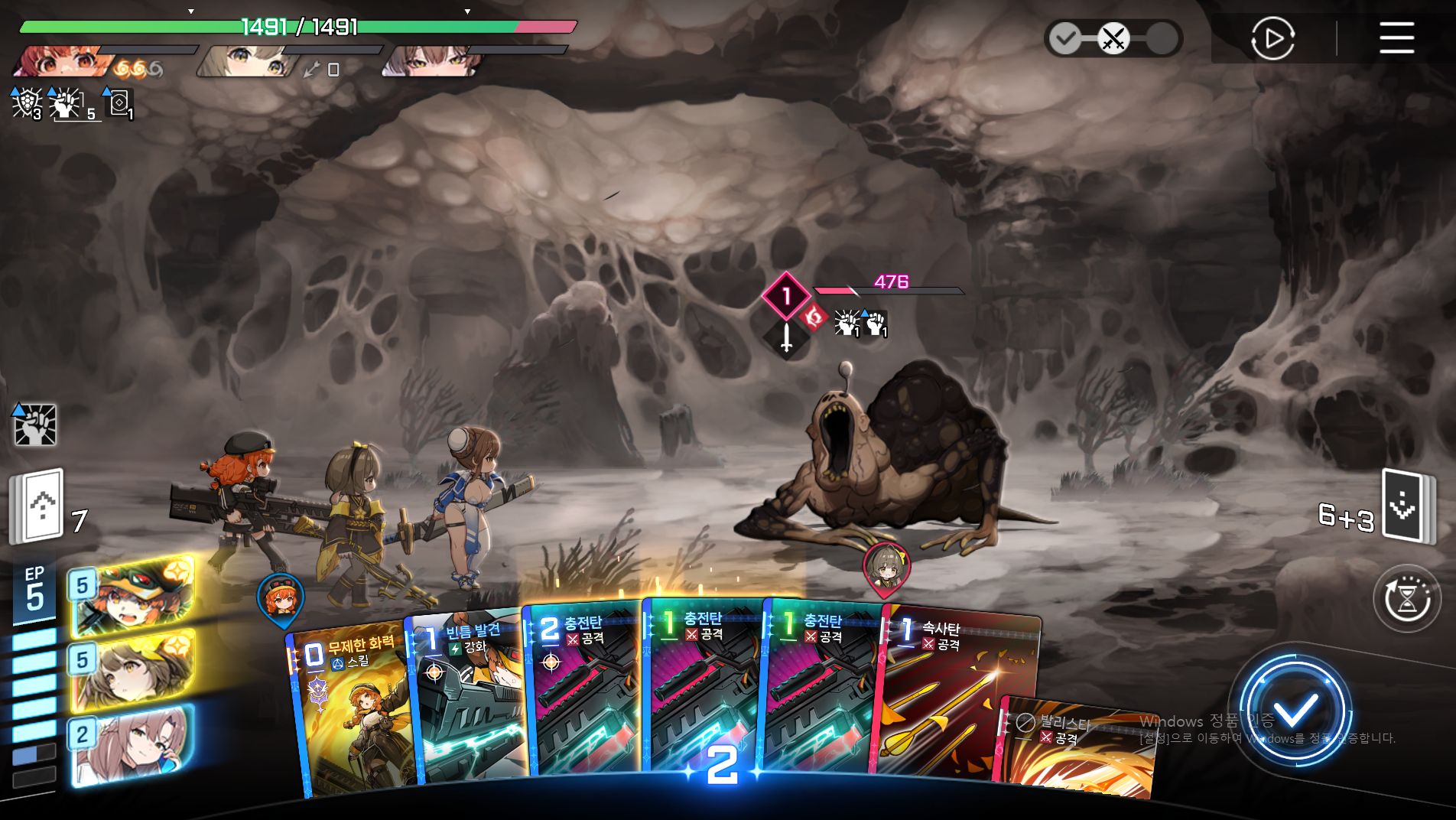Check the enemy's sword intent icon
The width and height of the screenshot is (1456, 820).
[x=786, y=337]
